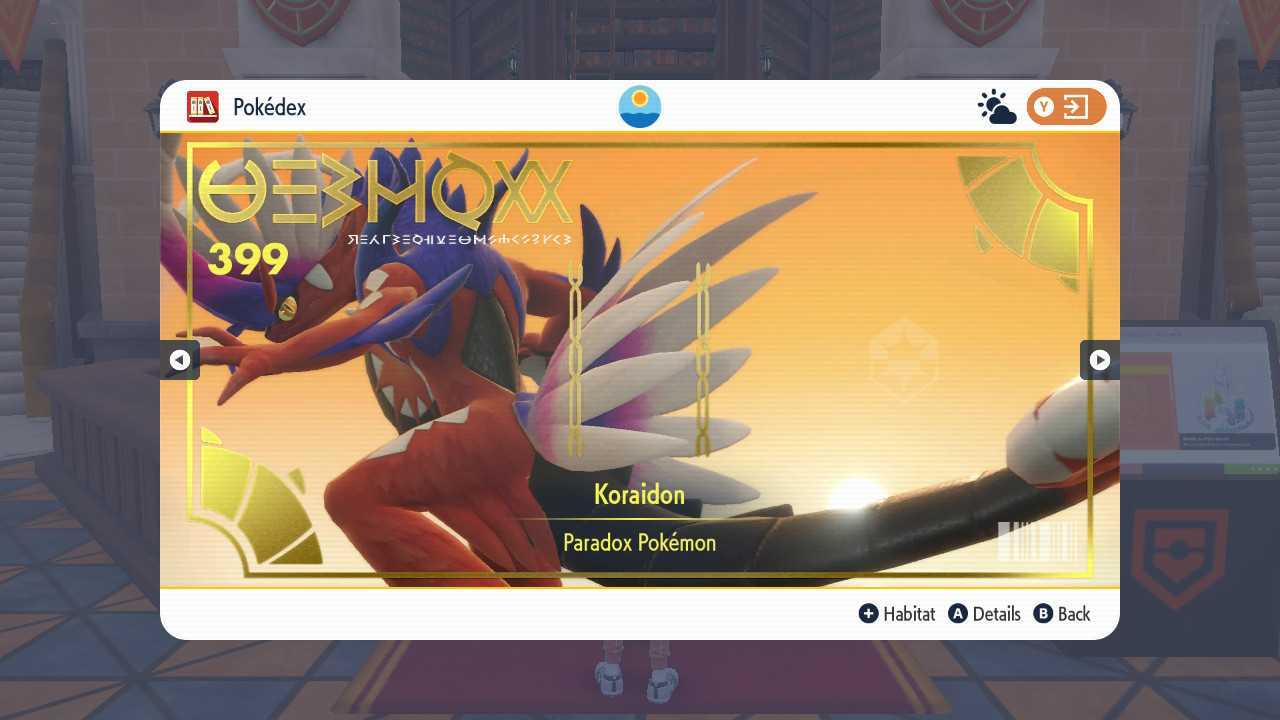1280x720 pixels.
Task: Click the red Pokédex book icon
Action: coord(203,107)
